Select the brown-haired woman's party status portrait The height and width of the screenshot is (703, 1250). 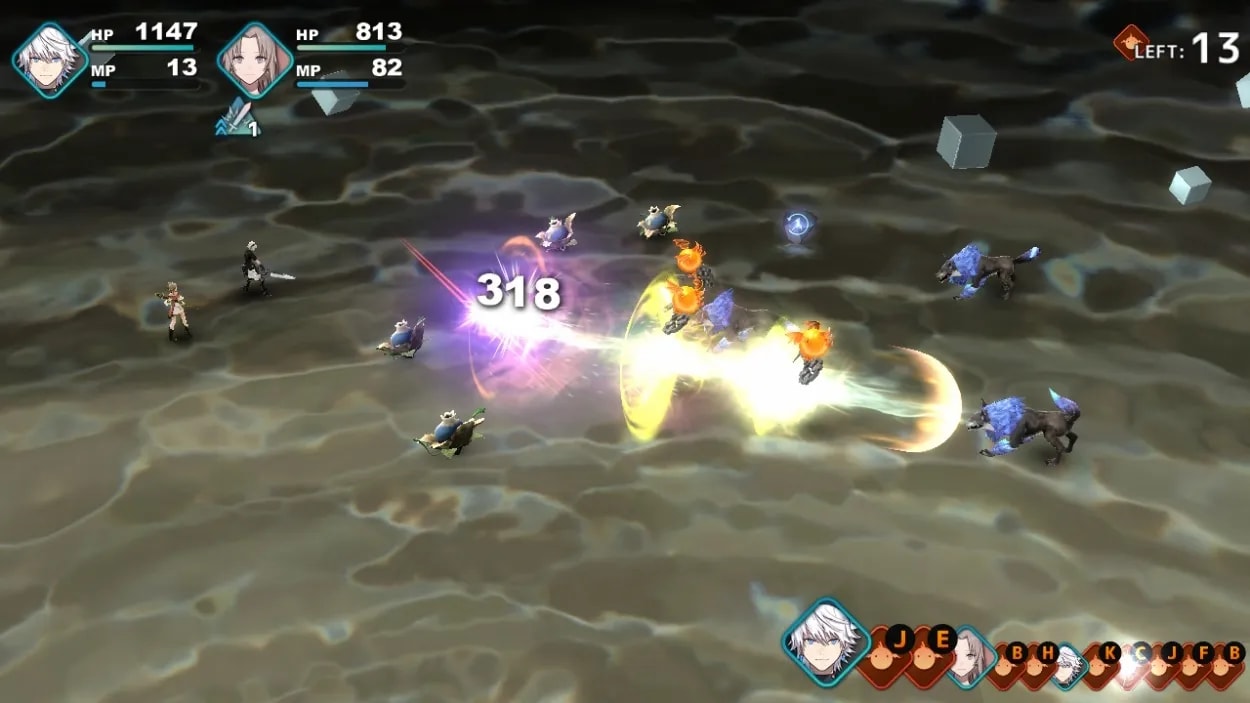pos(255,60)
